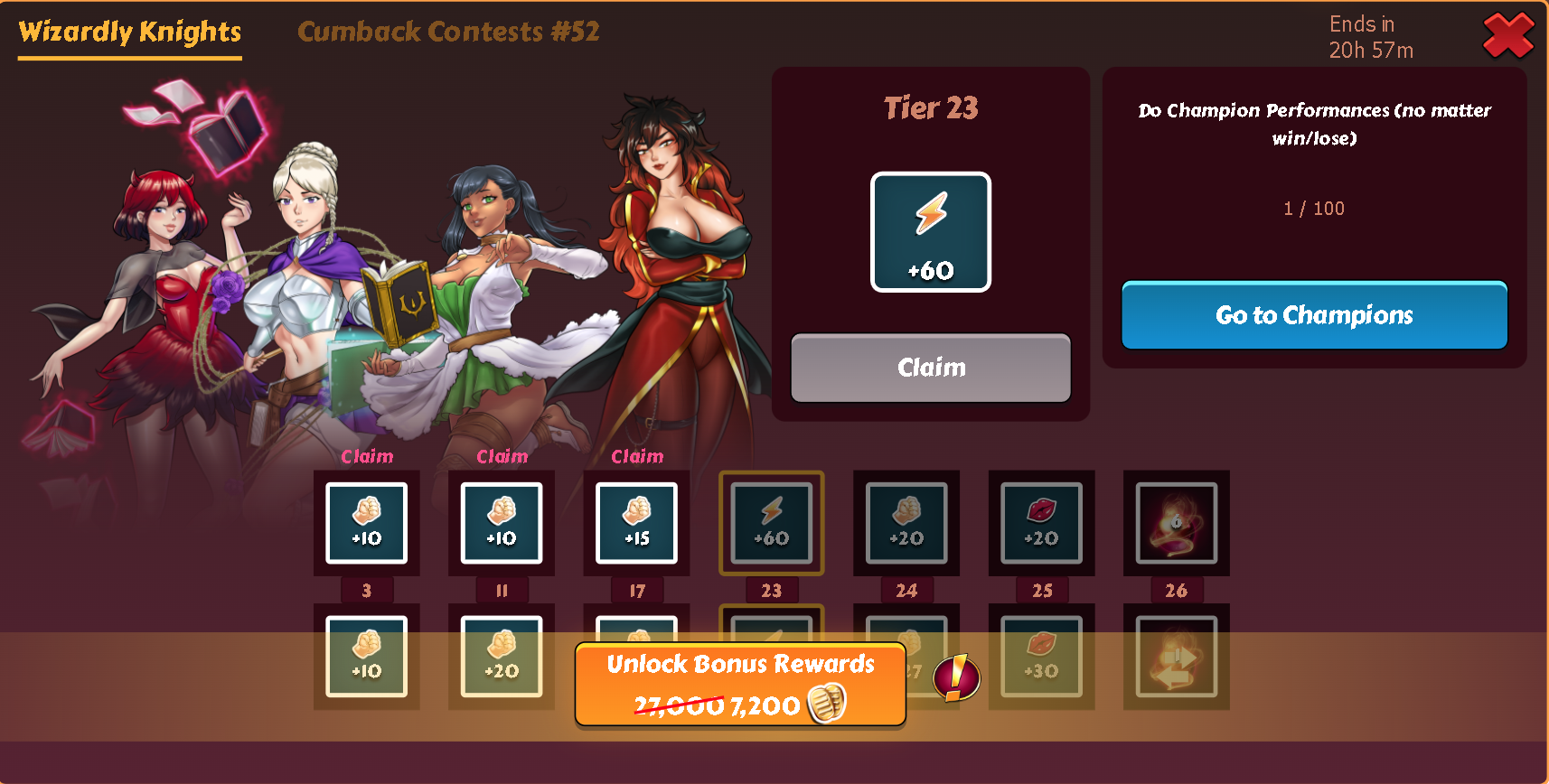The image size is (1549, 784).
Task: Open the Cumback Contests #52 tab
Action: (448, 33)
